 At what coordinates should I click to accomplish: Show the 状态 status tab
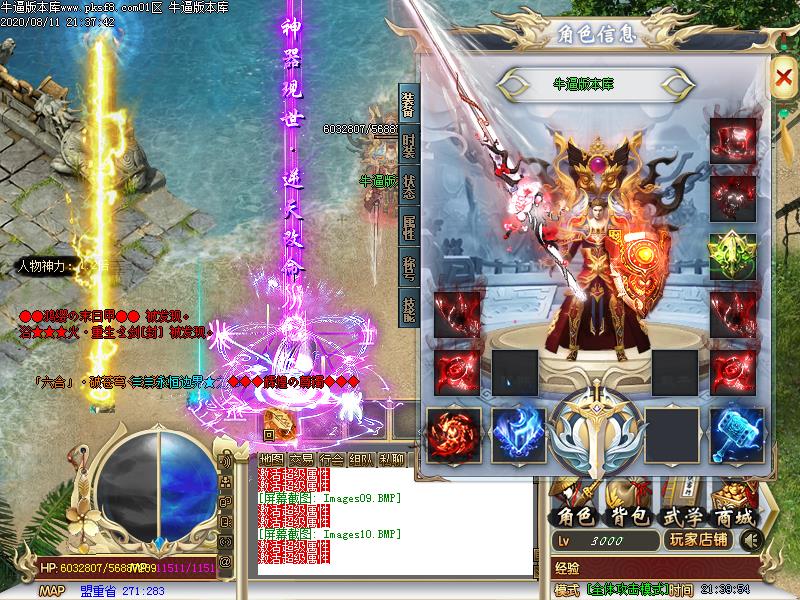(408, 187)
